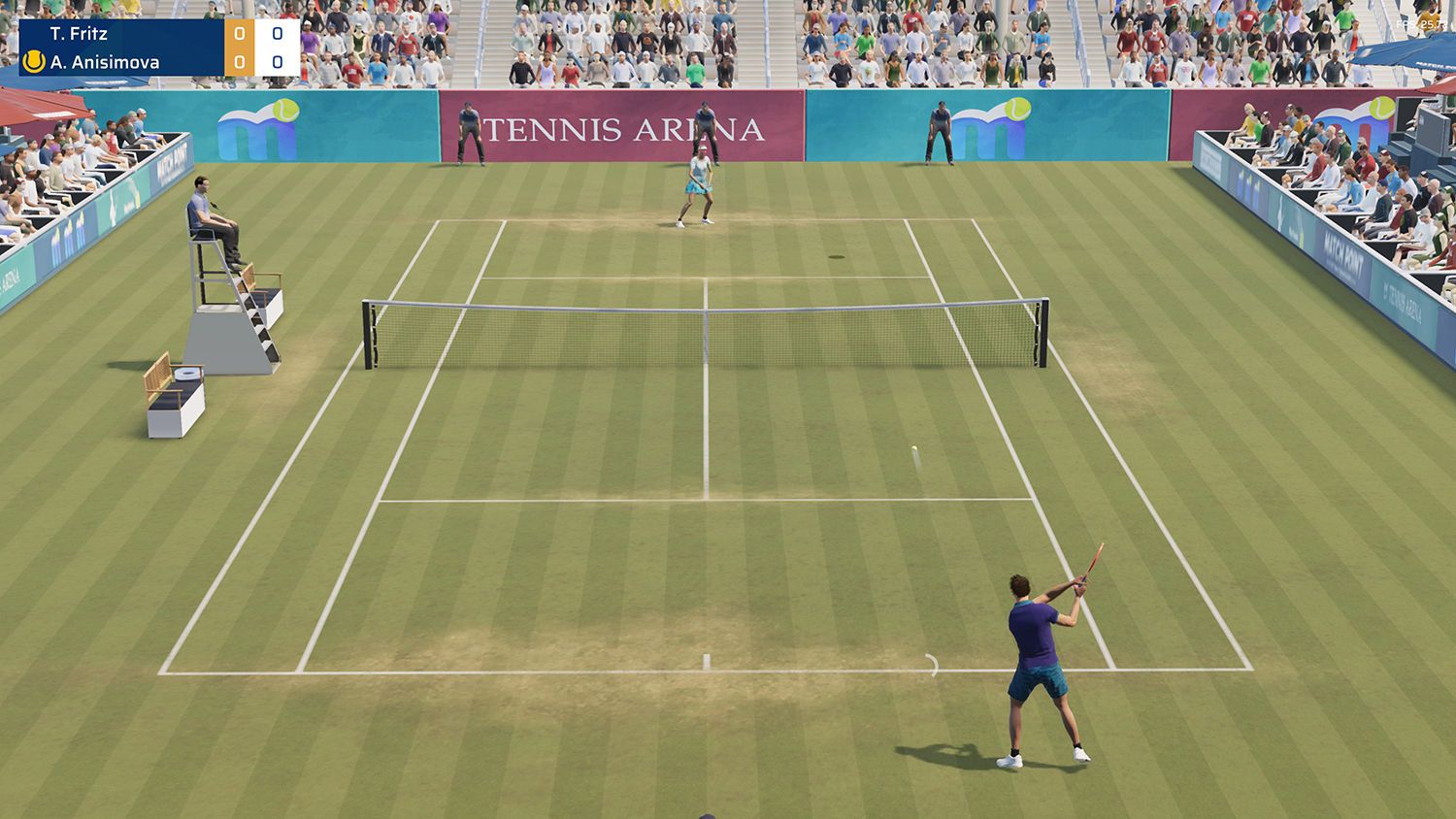Click Anisimova's orange game score number

[x=239, y=61]
